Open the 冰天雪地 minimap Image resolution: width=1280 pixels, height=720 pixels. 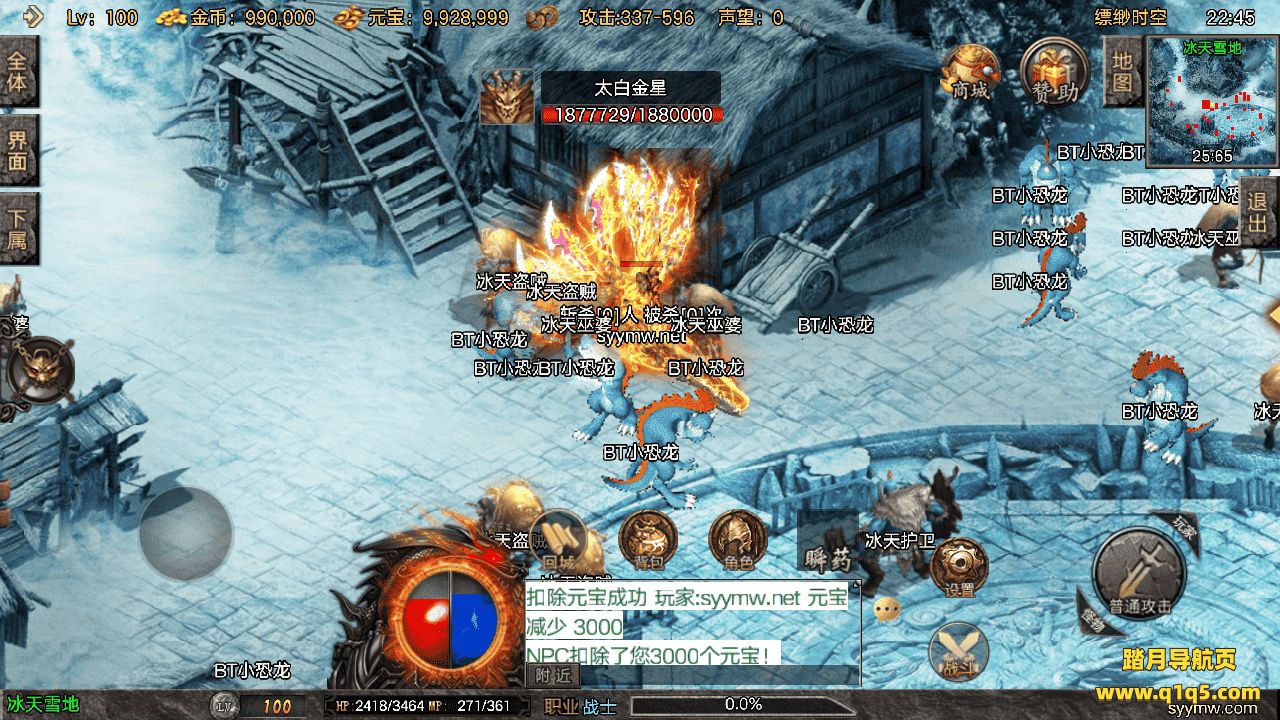click(x=1212, y=100)
